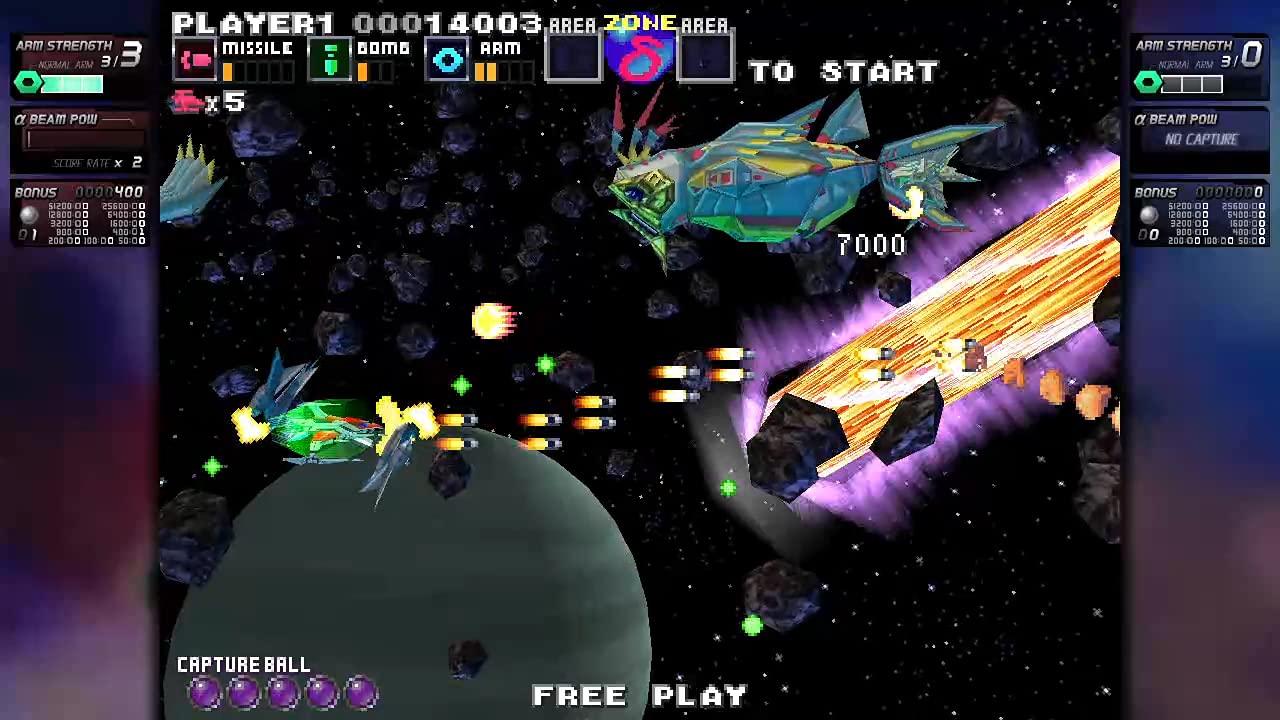Select the blue Arm shield icon
The image size is (1280, 720).
pyautogui.click(x=447, y=60)
